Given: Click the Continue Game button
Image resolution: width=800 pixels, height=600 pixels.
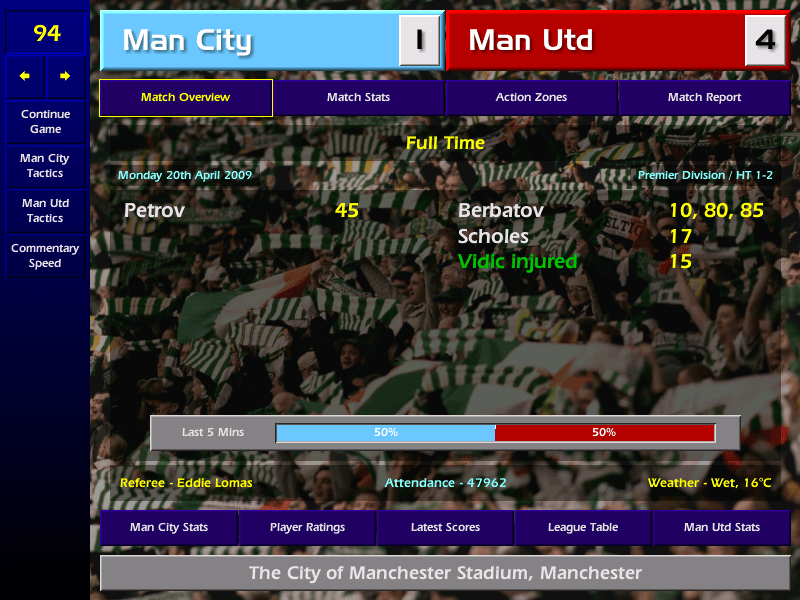Looking at the screenshot, I should (45, 121).
